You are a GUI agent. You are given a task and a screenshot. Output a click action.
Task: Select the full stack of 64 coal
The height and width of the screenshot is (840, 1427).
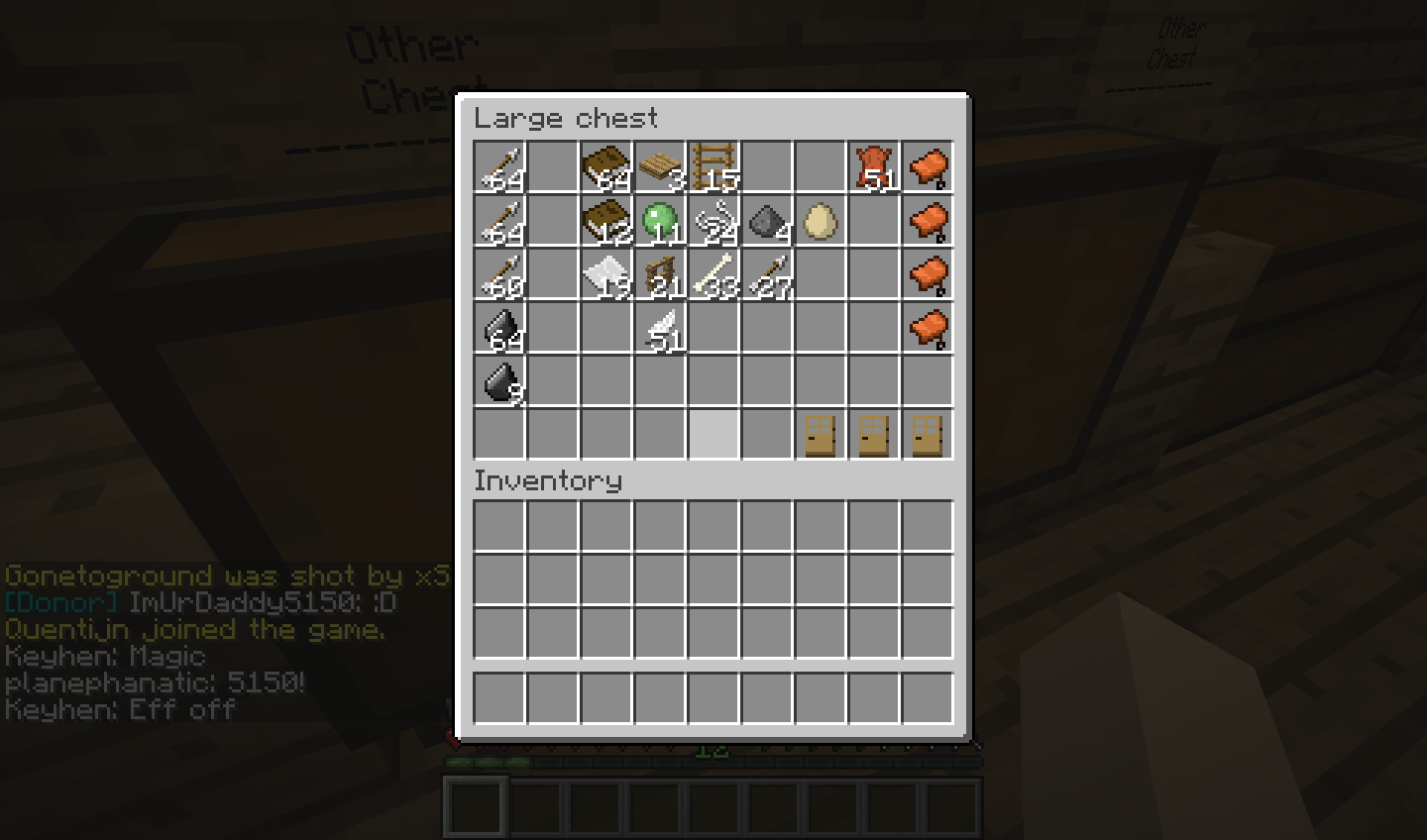[x=499, y=328]
